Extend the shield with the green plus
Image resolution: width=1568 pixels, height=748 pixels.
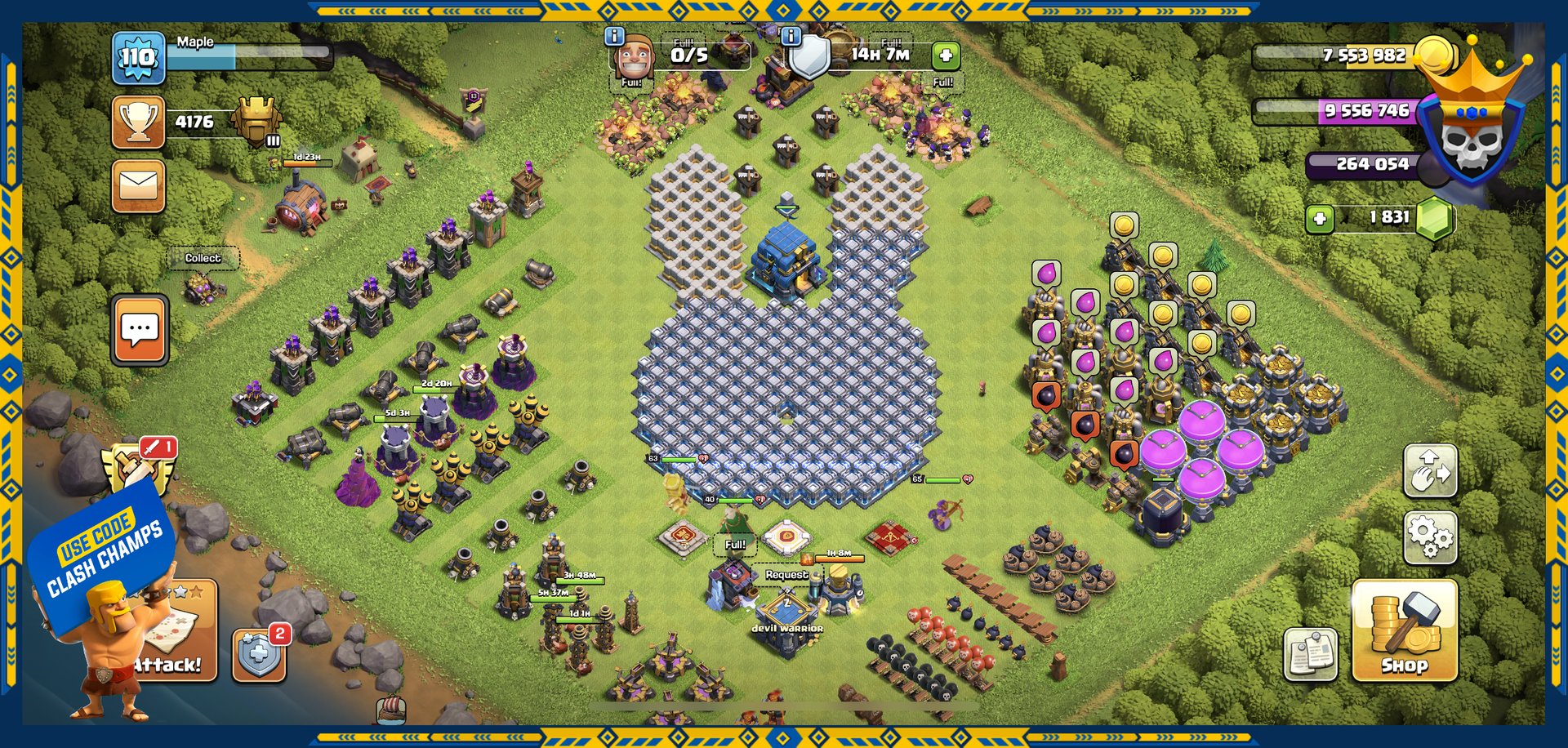coord(946,56)
